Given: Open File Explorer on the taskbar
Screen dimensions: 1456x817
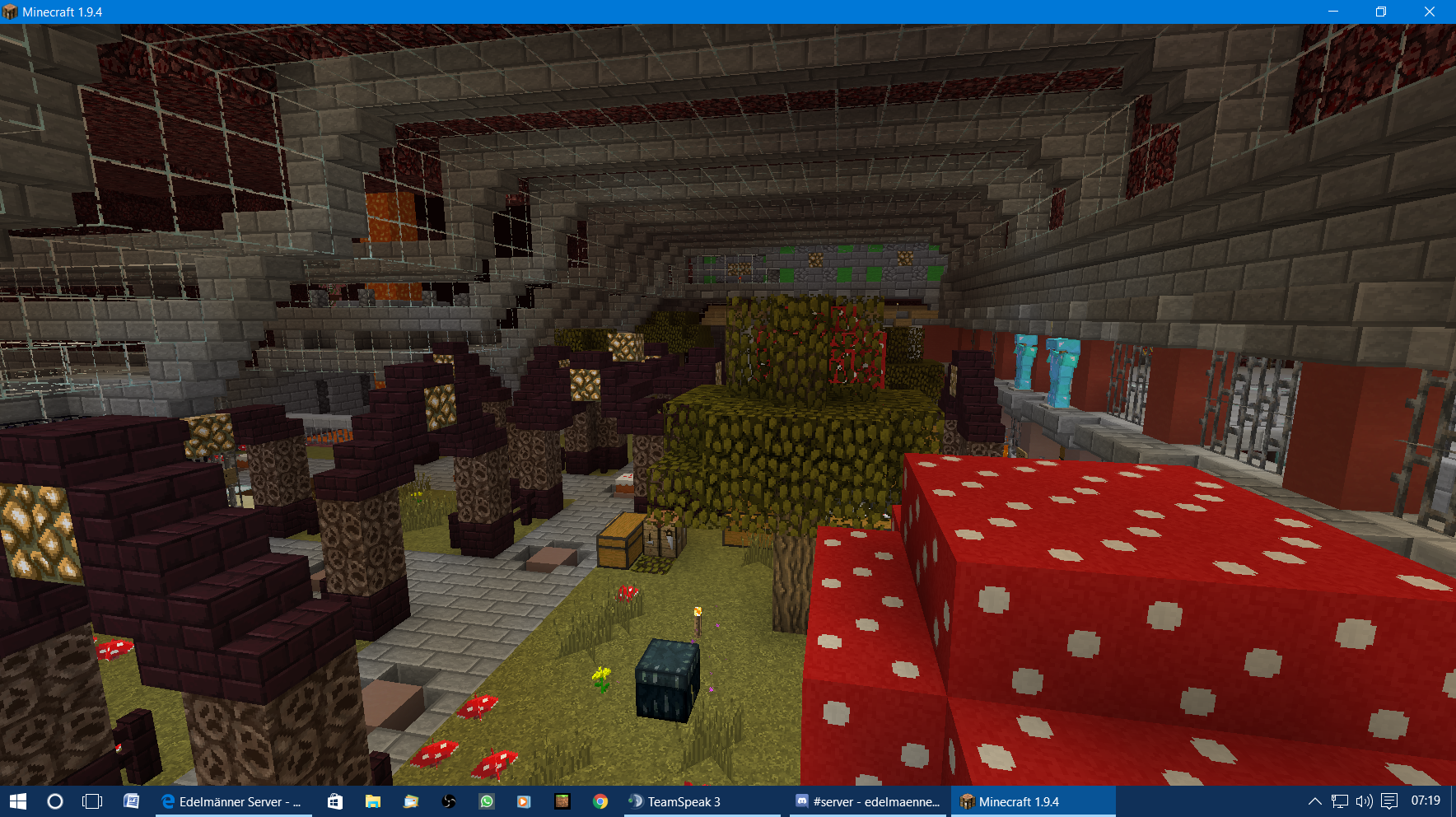Looking at the screenshot, I should pos(372,801).
